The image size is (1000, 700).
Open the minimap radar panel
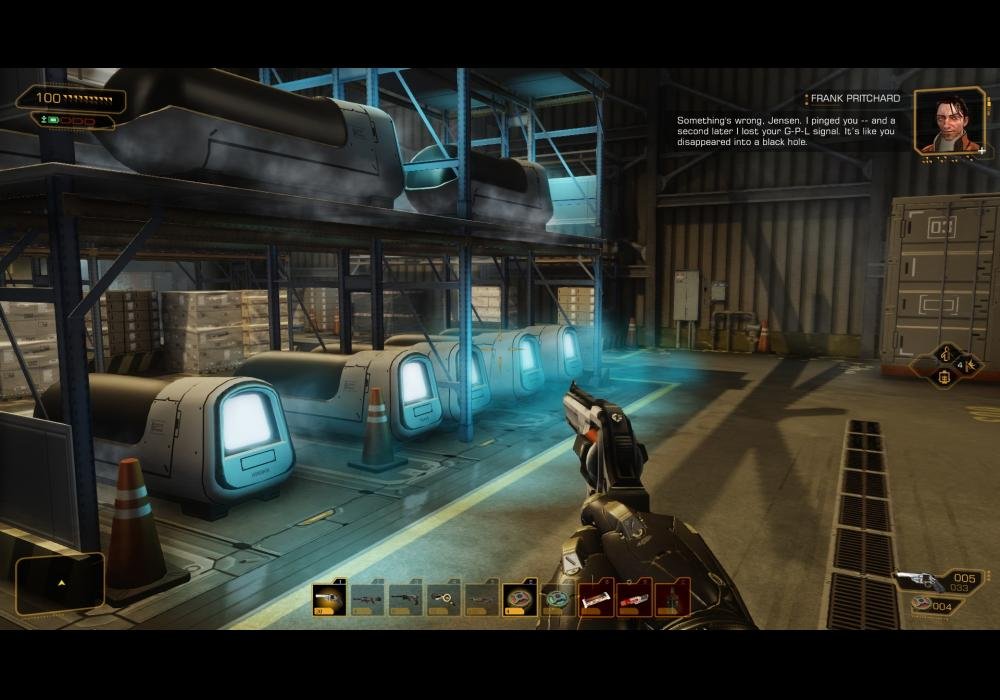click(x=60, y=583)
